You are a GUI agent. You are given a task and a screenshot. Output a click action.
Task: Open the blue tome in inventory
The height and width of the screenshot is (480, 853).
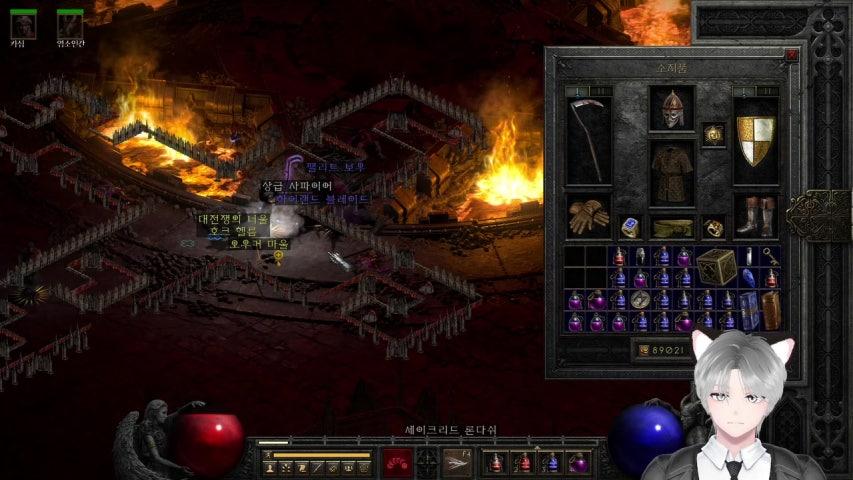tap(749, 311)
